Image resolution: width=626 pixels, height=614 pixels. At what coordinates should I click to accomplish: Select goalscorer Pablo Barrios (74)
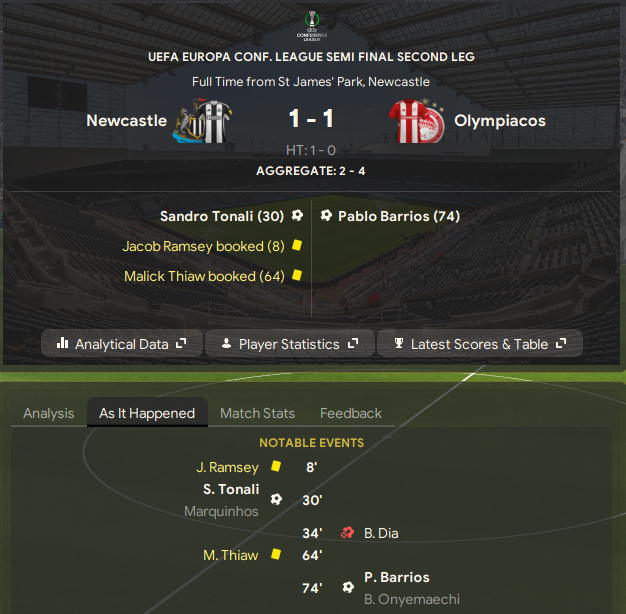click(x=399, y=216)
